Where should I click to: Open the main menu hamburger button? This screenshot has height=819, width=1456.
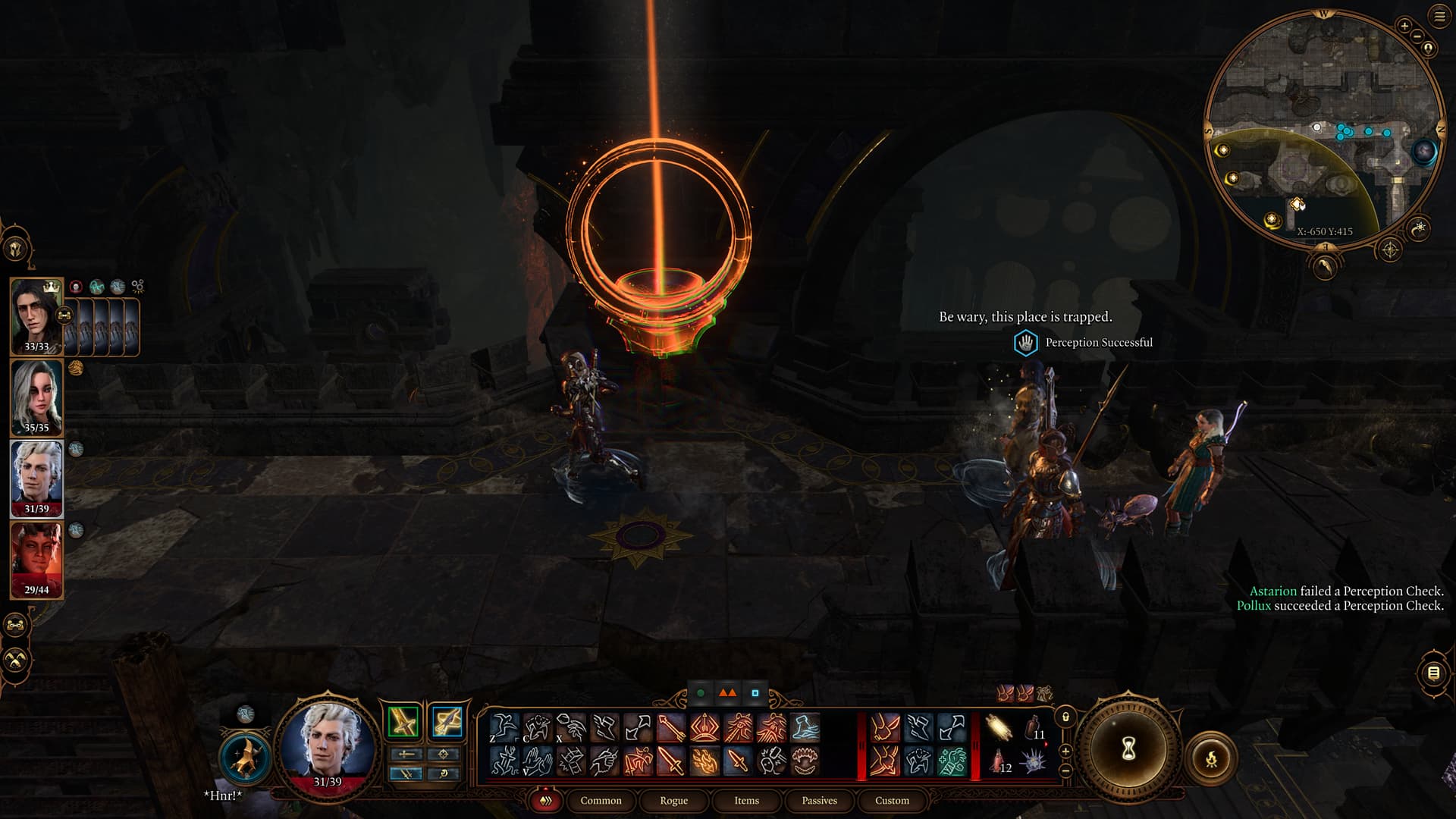(x=1439, y=17)
